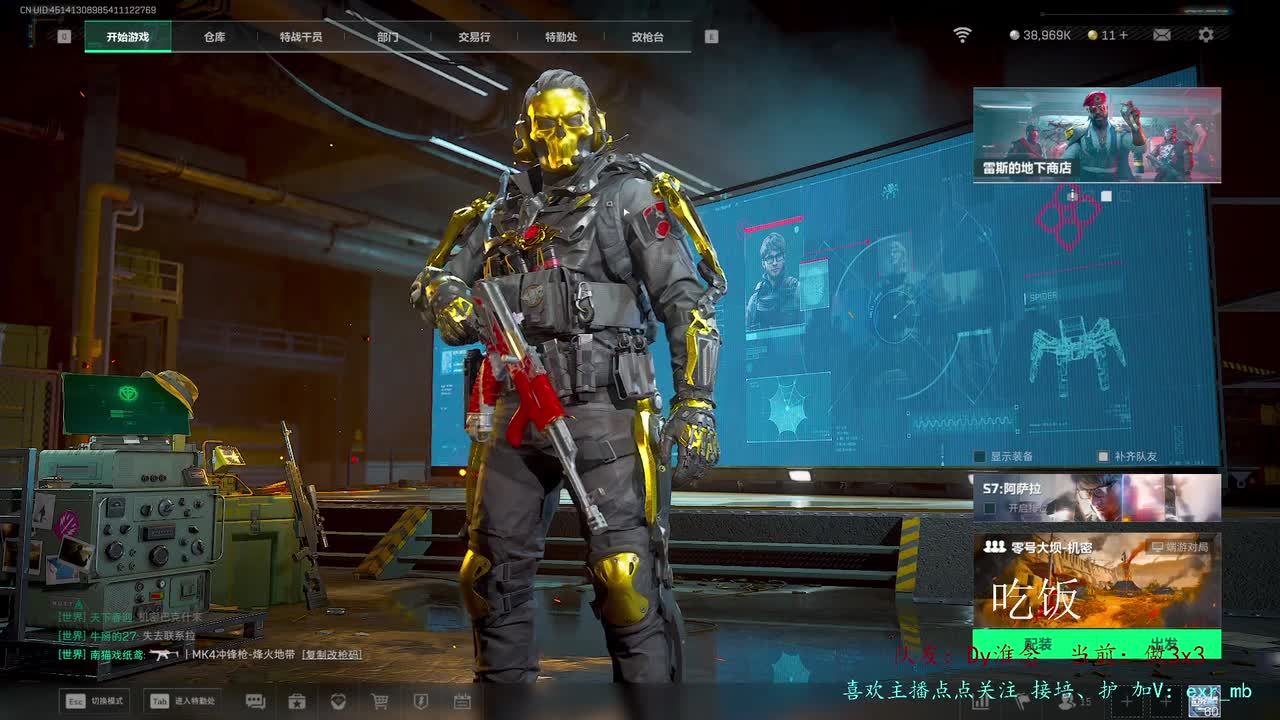This screenshot has width=1280, height=720.
Task: Switch to the 仓库 (Warehouse) tab
Action: tap(214, 37)
